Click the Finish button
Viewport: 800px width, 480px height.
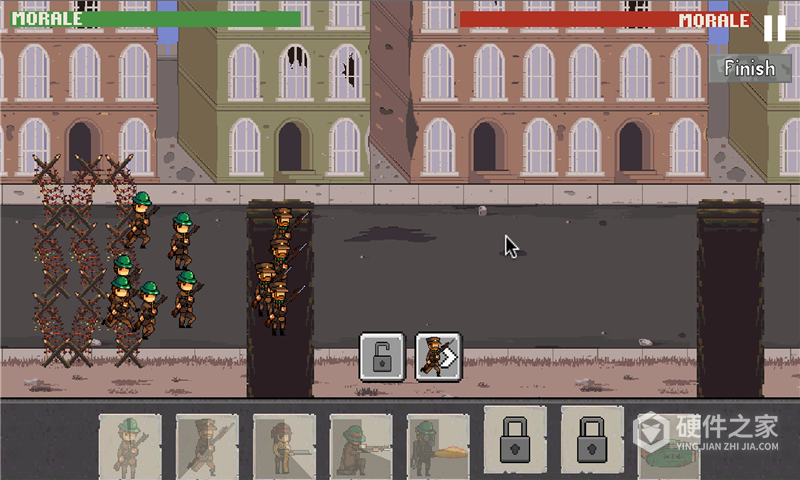coord(749,68)
